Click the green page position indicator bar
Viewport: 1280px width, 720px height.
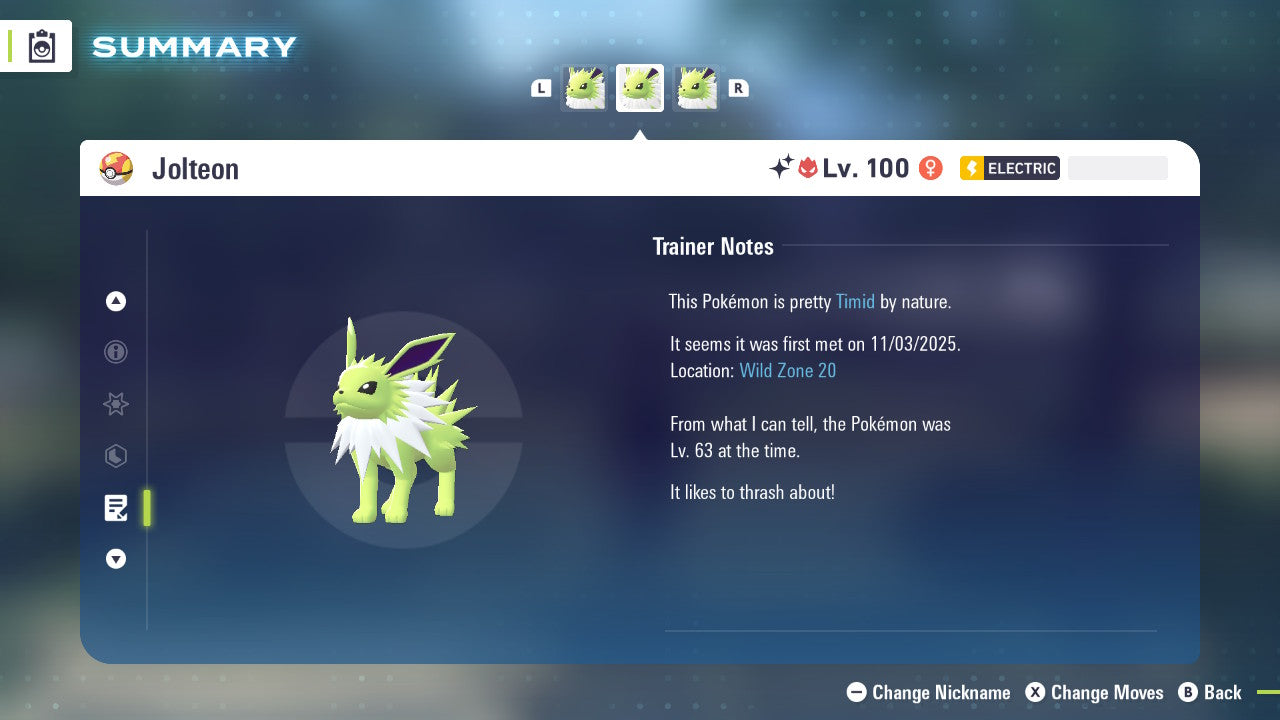pyautogui.click(x=146, y=508)
